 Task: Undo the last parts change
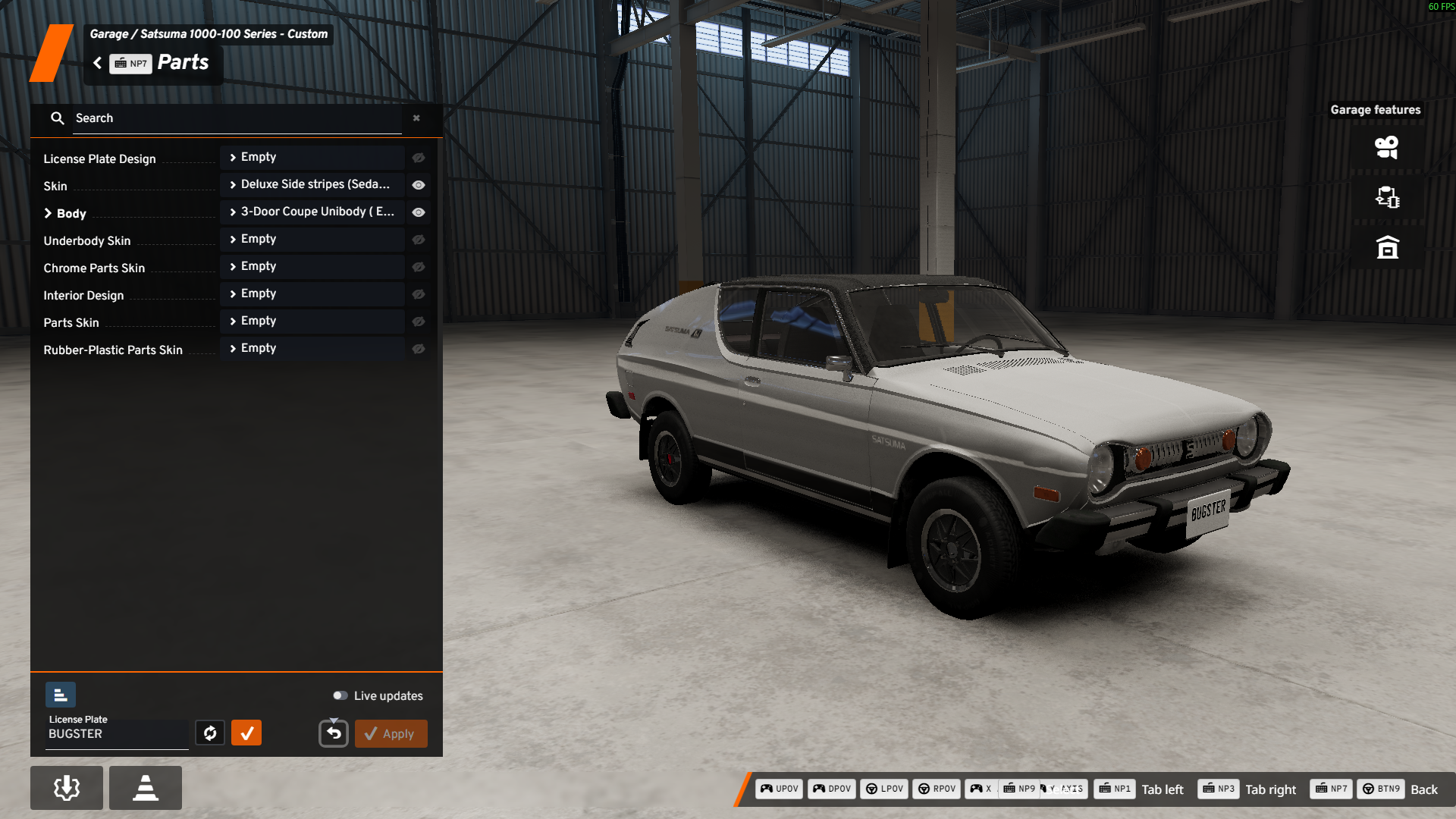click(334, 733)
